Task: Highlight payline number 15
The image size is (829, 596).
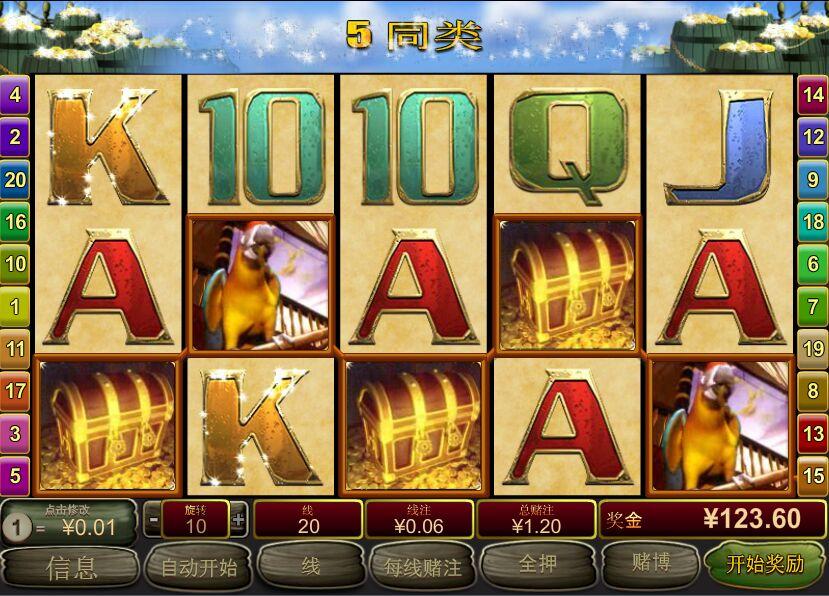Action: pos(813,474)
